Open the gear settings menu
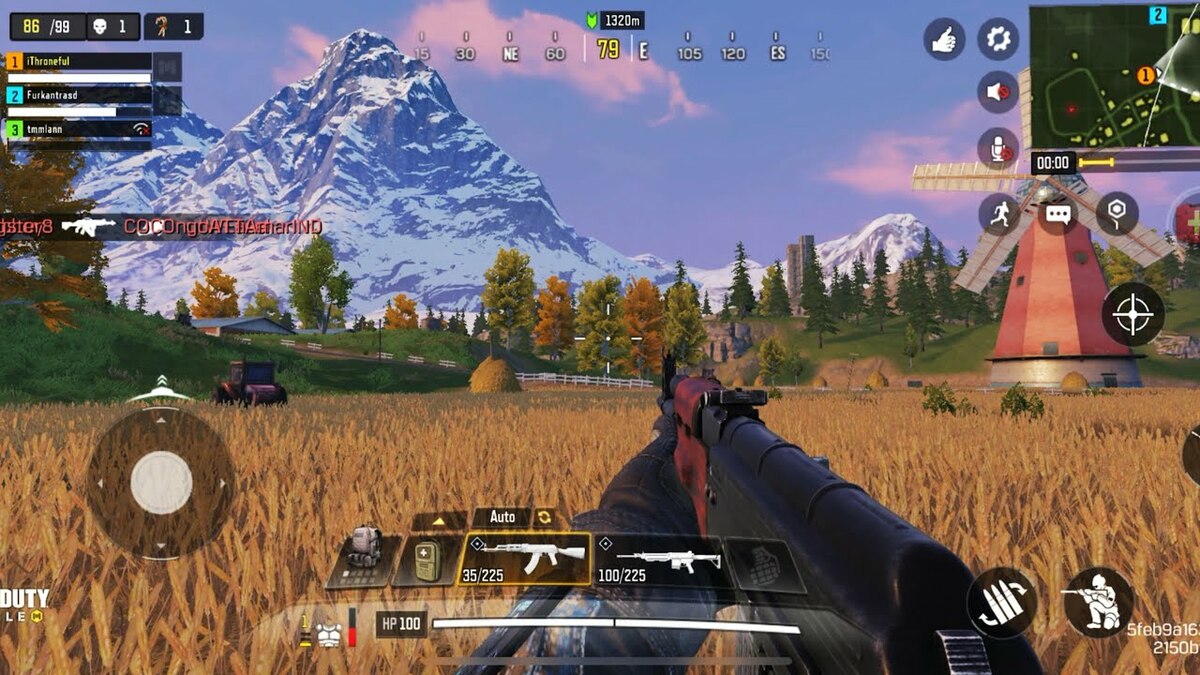Image resolution: width=1200 pixels, height=675 pixels. [x=997, y=39]
